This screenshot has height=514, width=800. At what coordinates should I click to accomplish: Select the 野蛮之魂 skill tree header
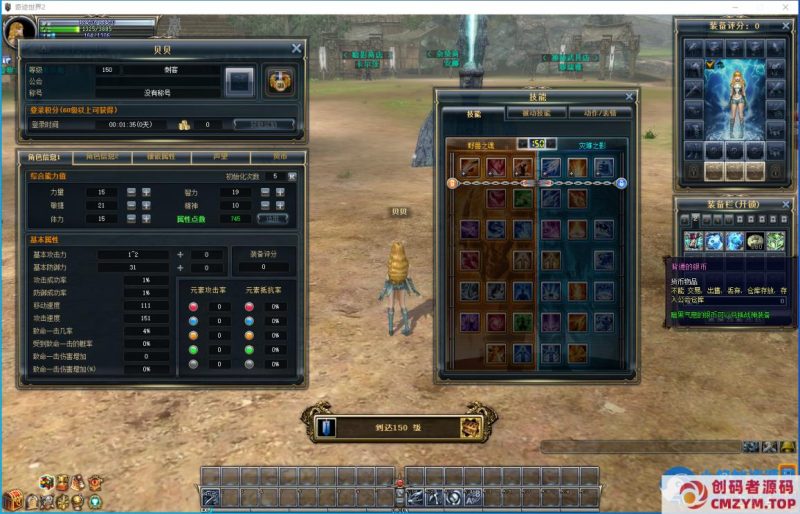tap(481, 145)
